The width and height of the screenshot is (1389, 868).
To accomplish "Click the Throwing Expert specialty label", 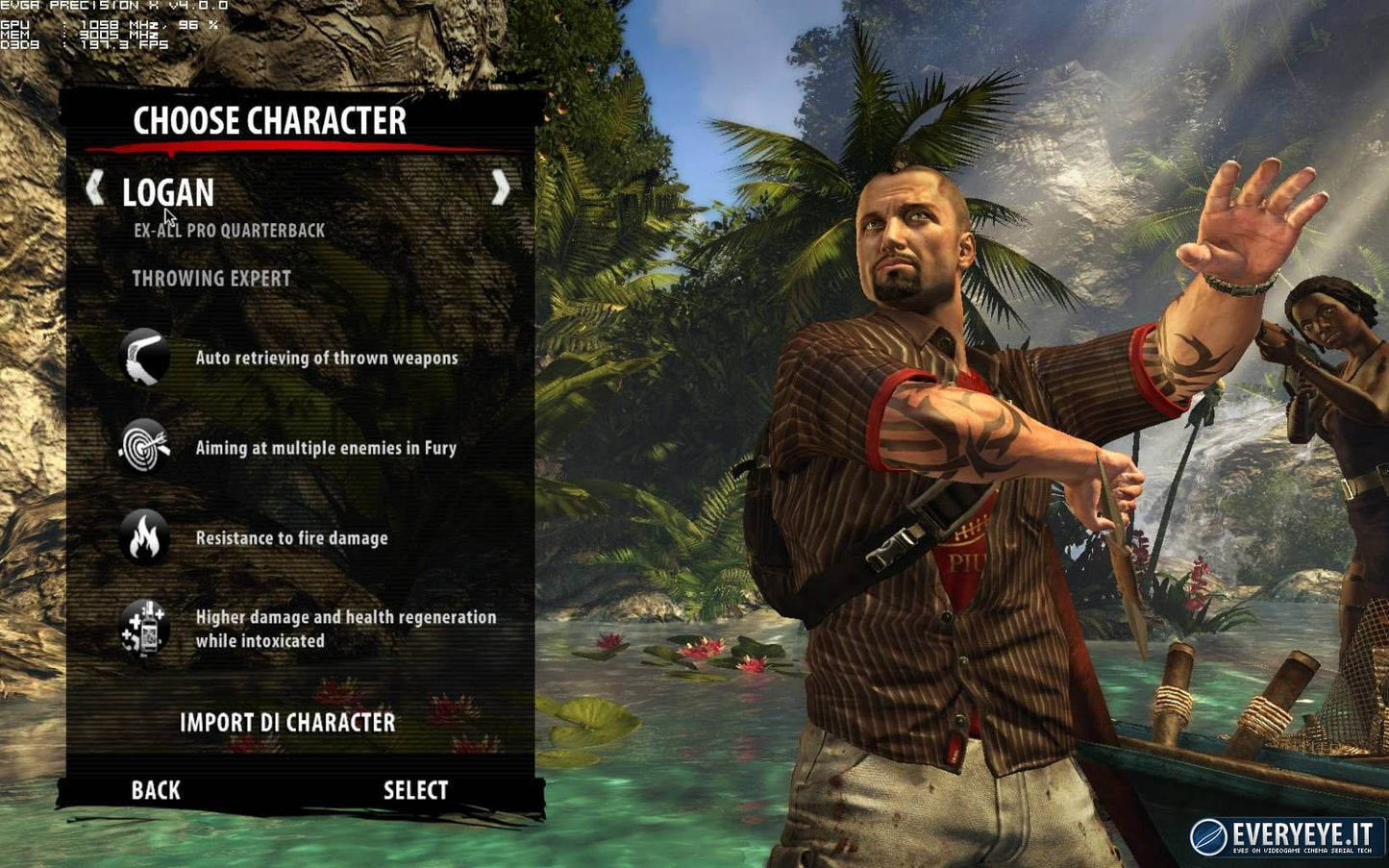I will point(211,278).
